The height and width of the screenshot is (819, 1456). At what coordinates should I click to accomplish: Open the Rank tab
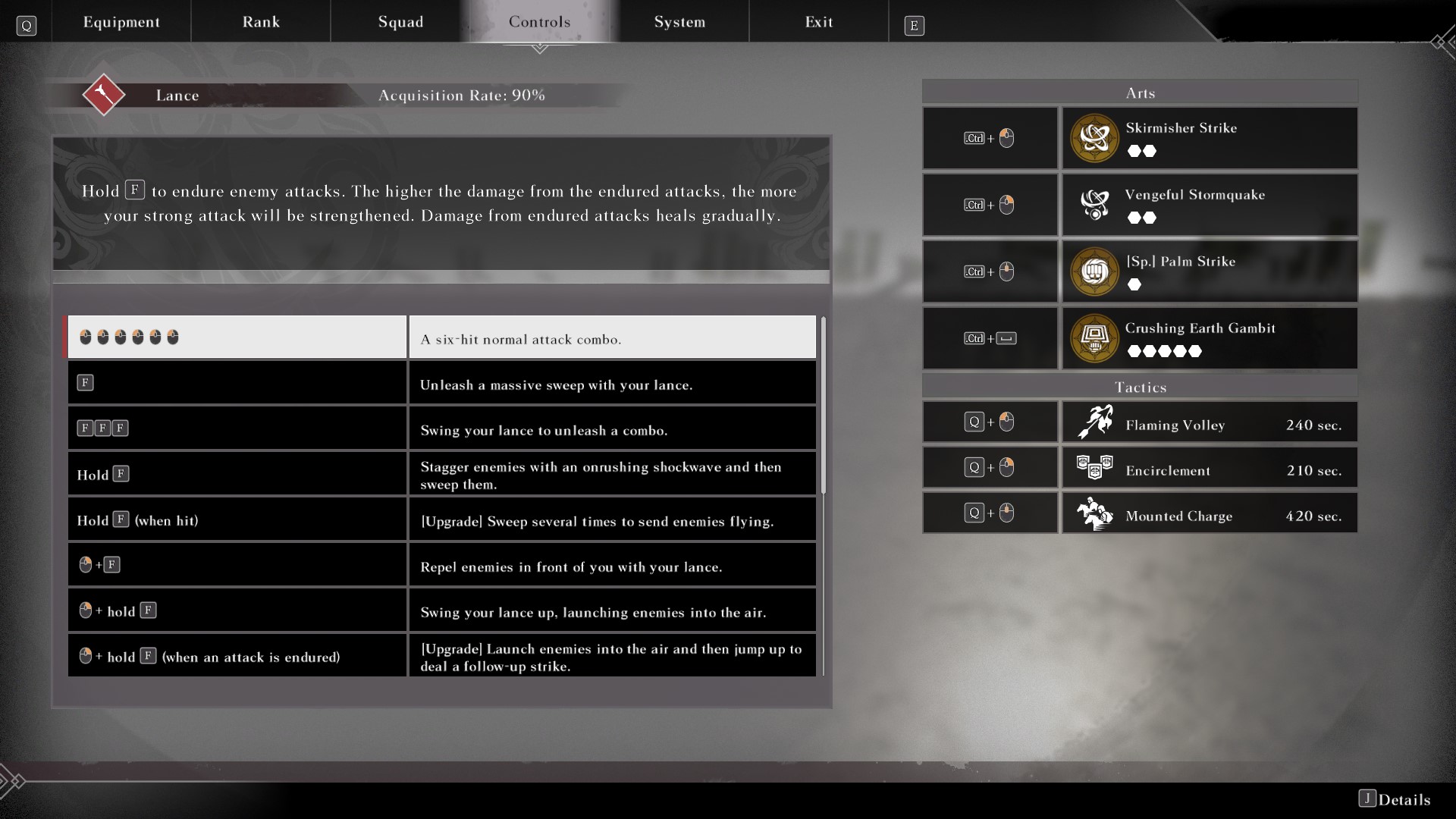(x=261, y=22)
